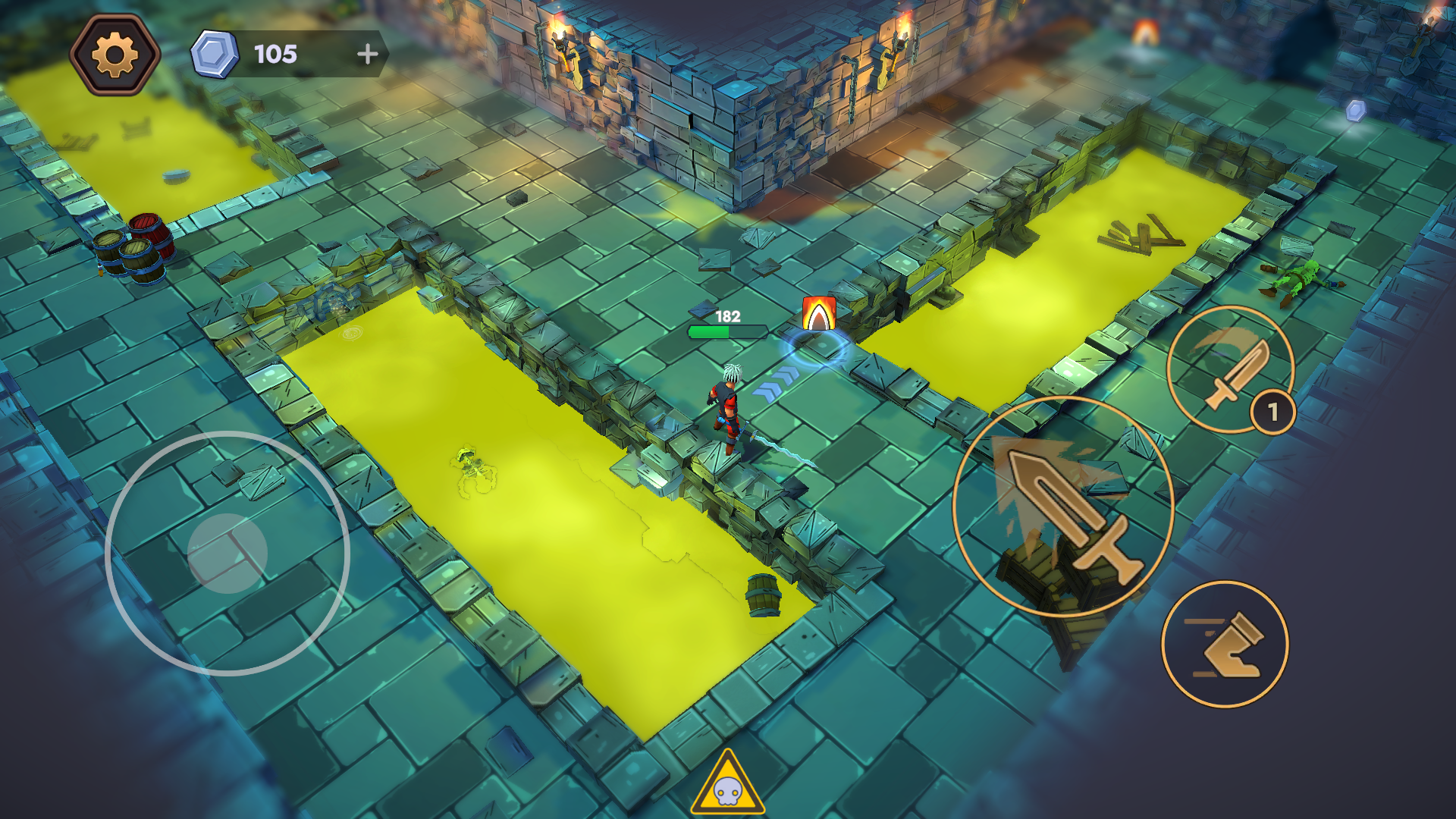This screenshot has width=1456, height=819.
Task: Tap the gem counter showing 105
Action: coord(278,54)
